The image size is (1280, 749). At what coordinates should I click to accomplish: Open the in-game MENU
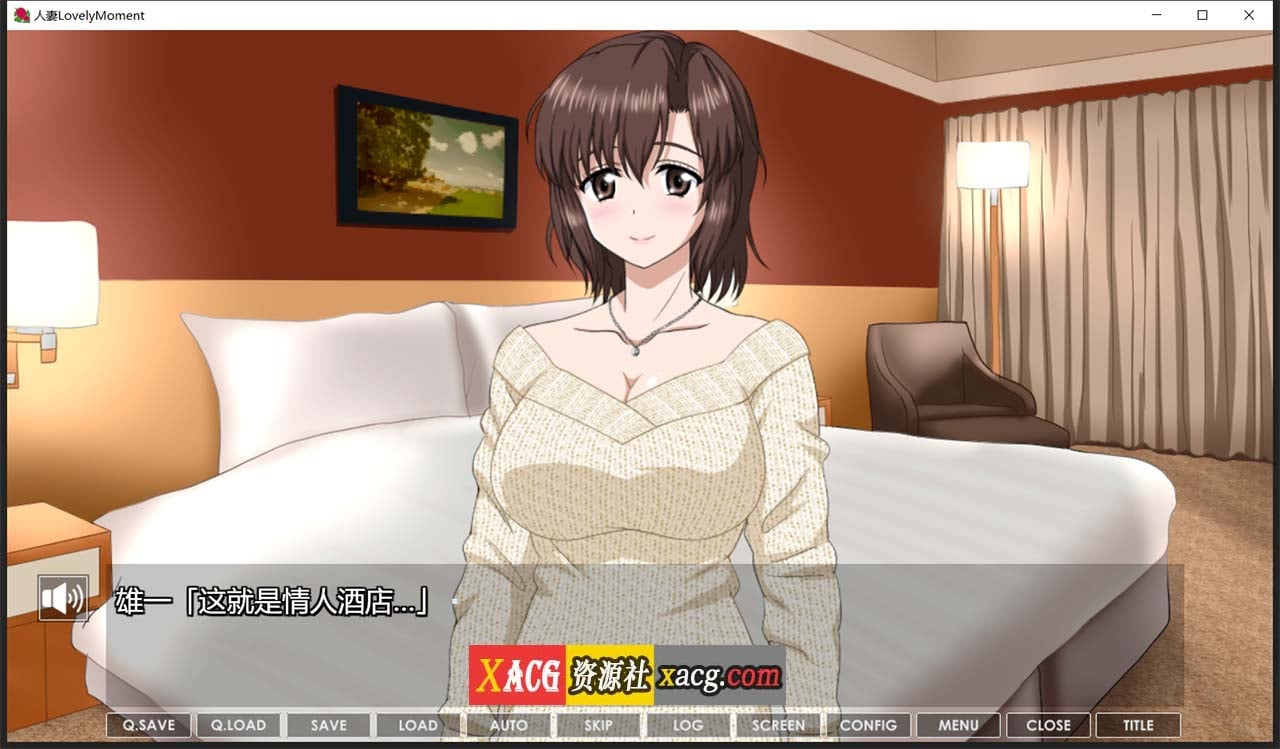coord(958,724)
